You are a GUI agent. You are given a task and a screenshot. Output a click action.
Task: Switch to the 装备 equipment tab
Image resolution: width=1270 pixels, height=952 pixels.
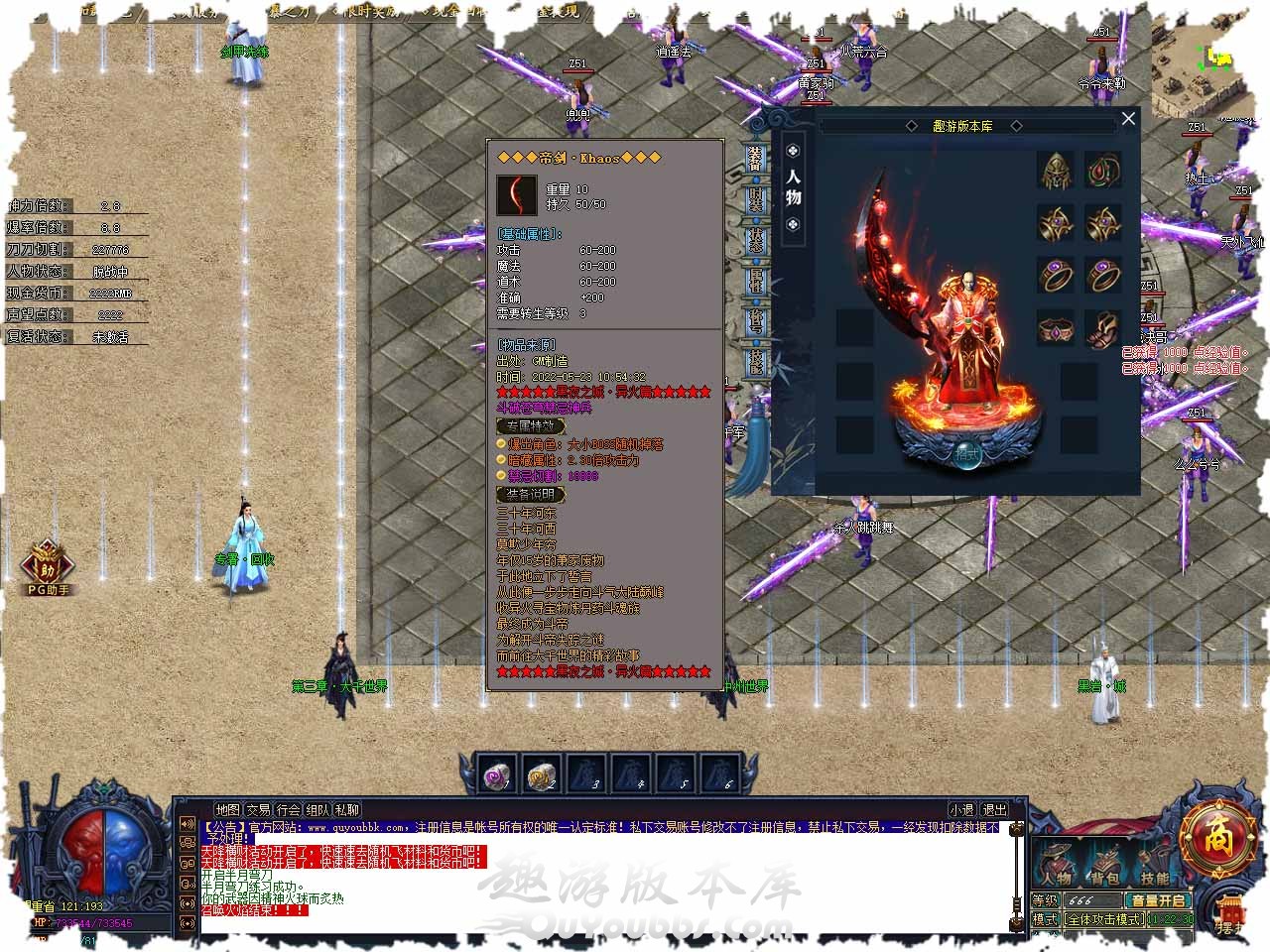757,160
